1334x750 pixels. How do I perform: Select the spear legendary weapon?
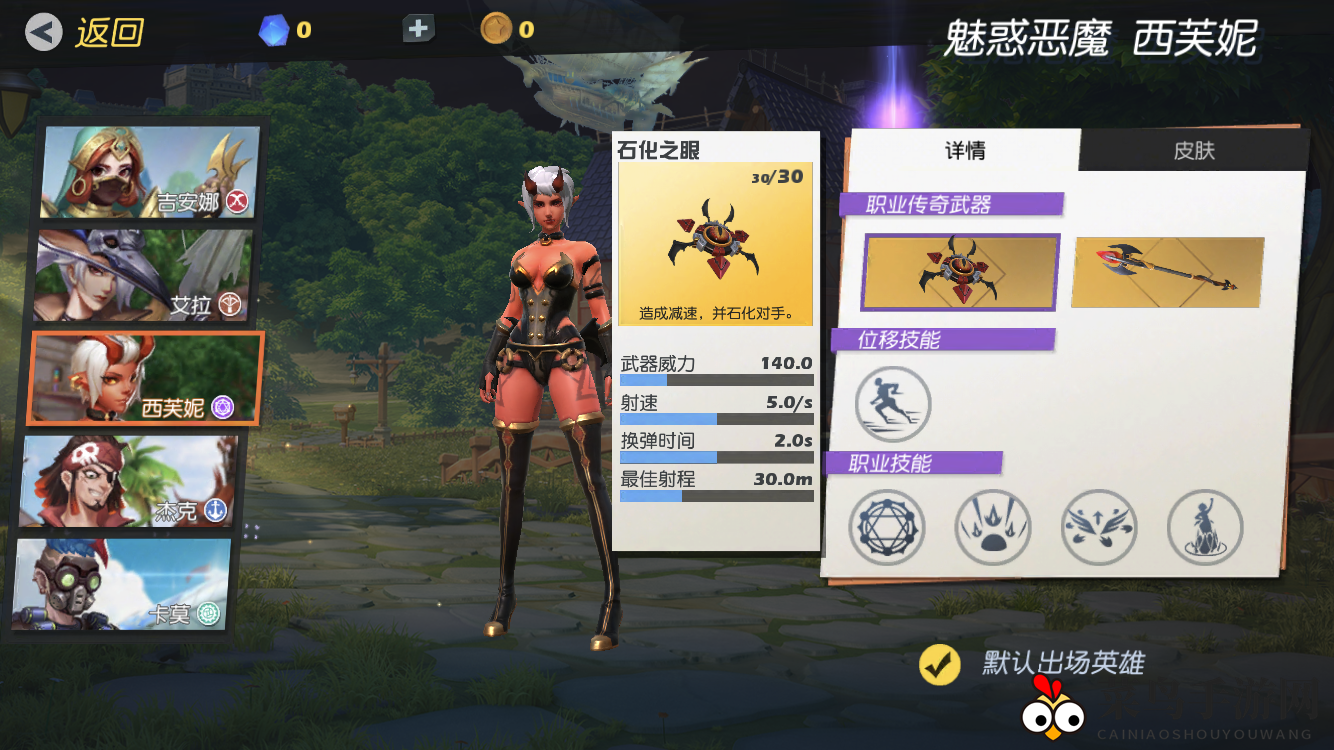(x=1167, y=272)
